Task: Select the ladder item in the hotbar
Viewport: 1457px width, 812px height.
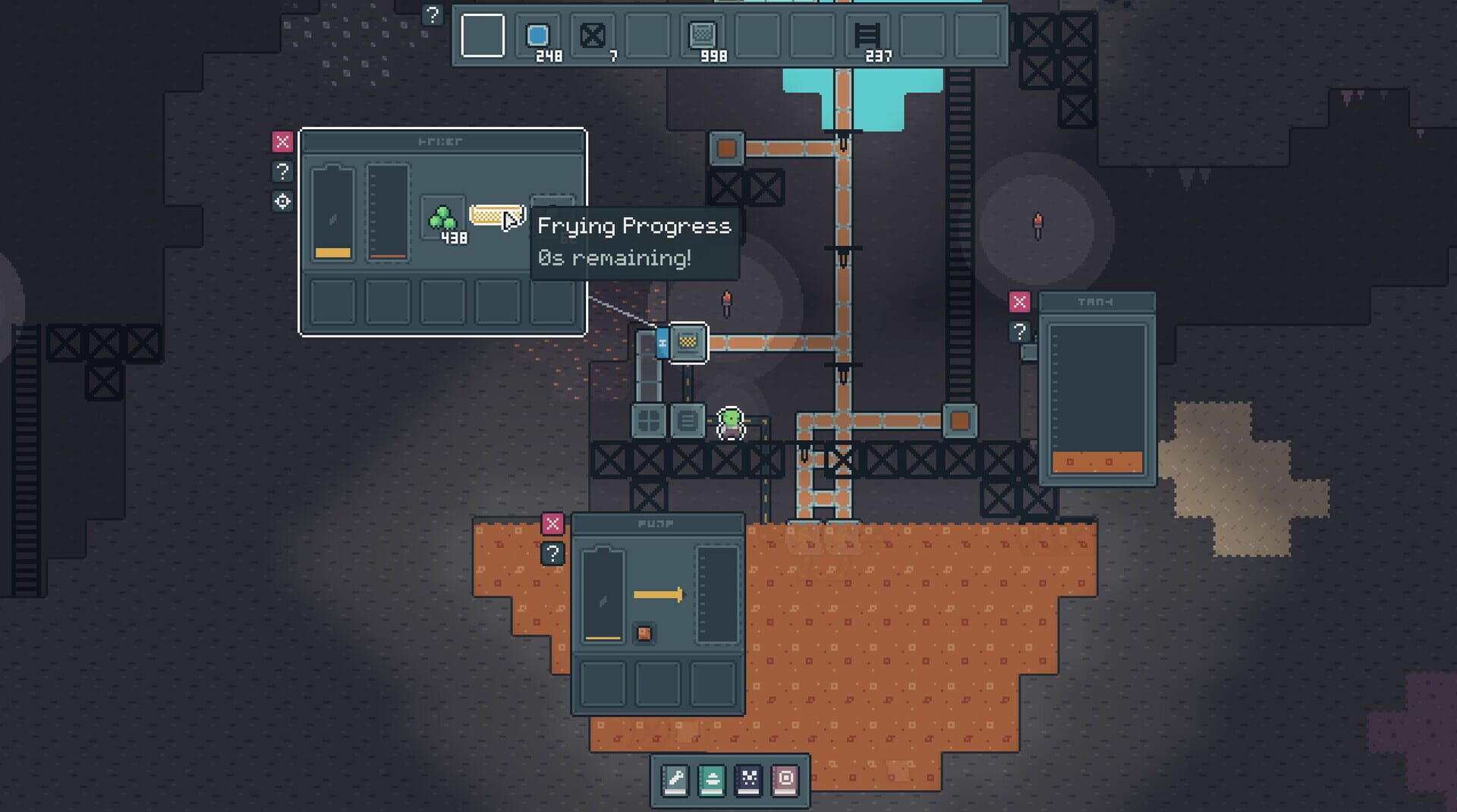Action: 867,33
